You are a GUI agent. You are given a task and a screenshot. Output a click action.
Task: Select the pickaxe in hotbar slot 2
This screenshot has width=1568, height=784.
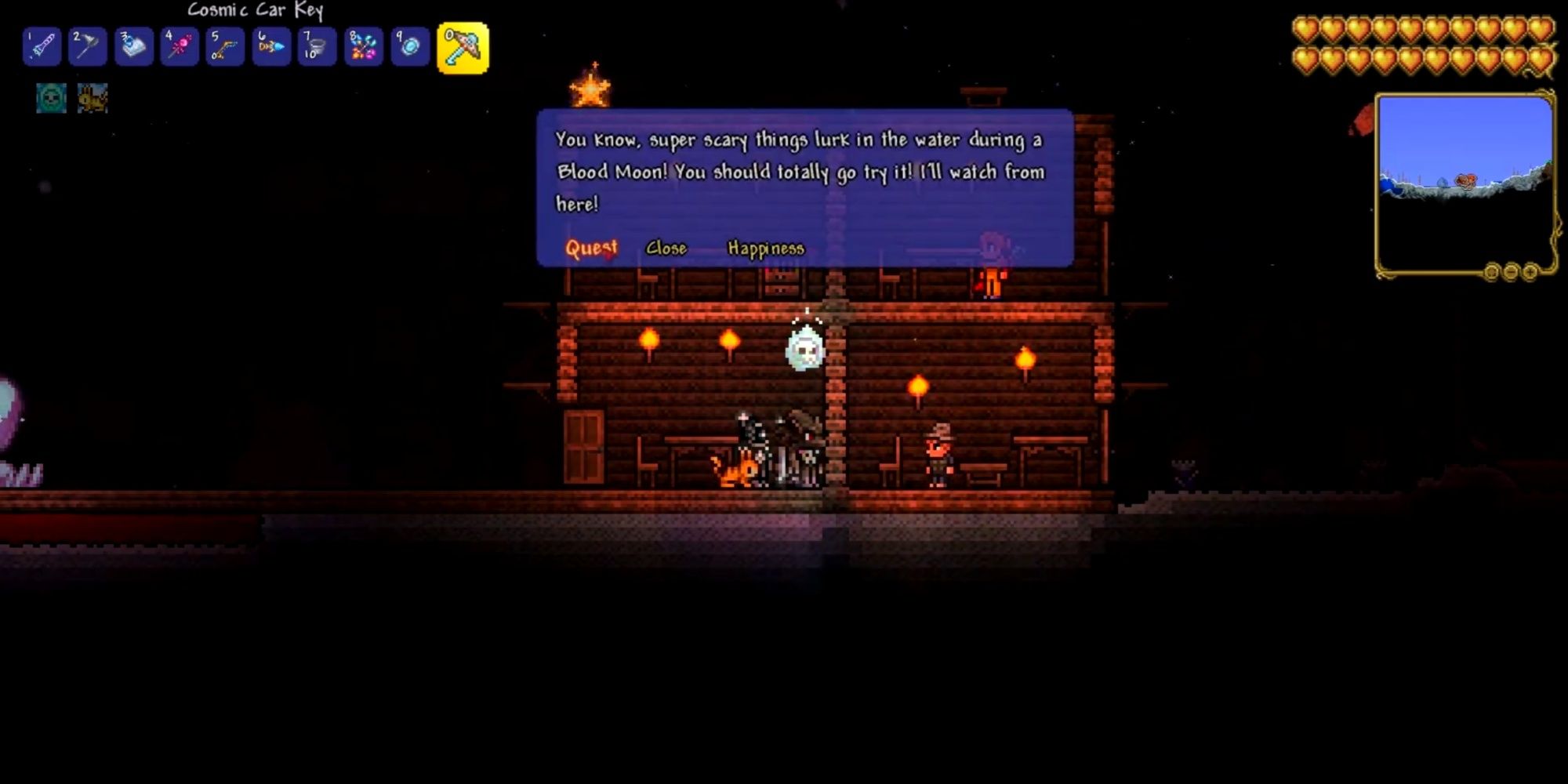(x=89, y=47)
